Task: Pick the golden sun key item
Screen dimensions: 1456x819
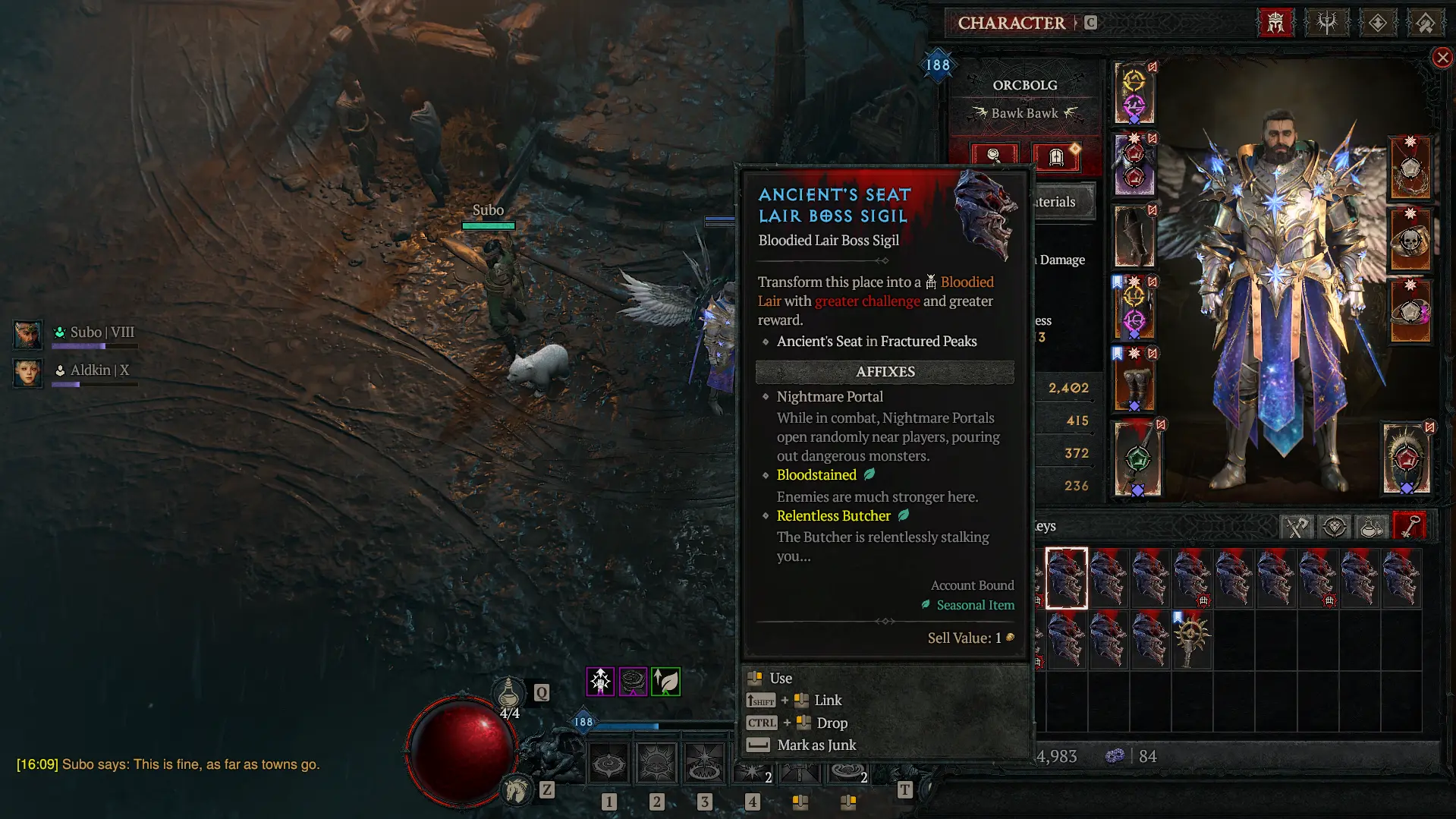Action: coord(1191,639)
